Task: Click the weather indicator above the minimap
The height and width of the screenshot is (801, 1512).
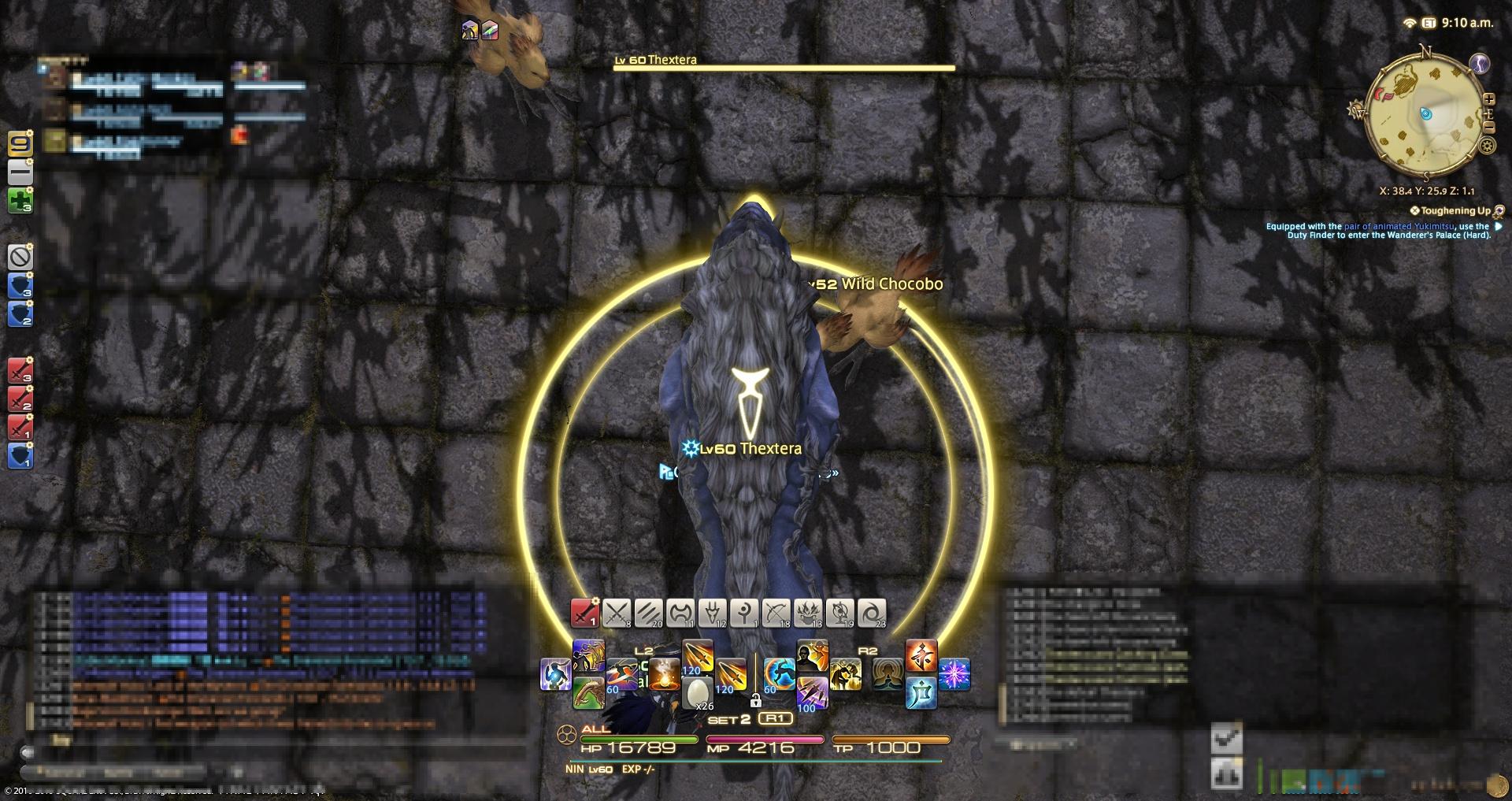Action: (x=1479, y=63)
